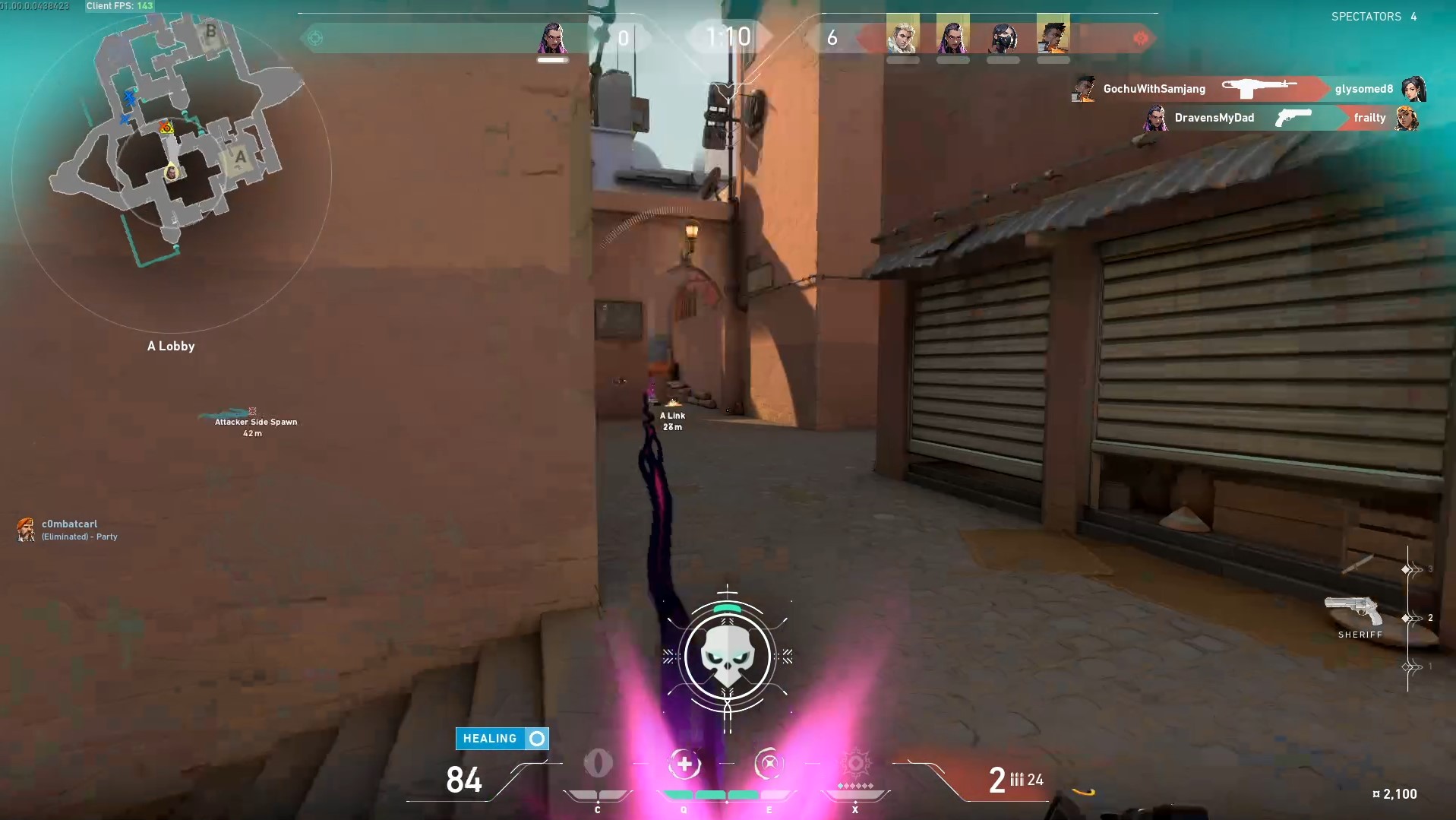Click the A site marker on minimap
The image size is (1456, 820).
click(241, 158)
